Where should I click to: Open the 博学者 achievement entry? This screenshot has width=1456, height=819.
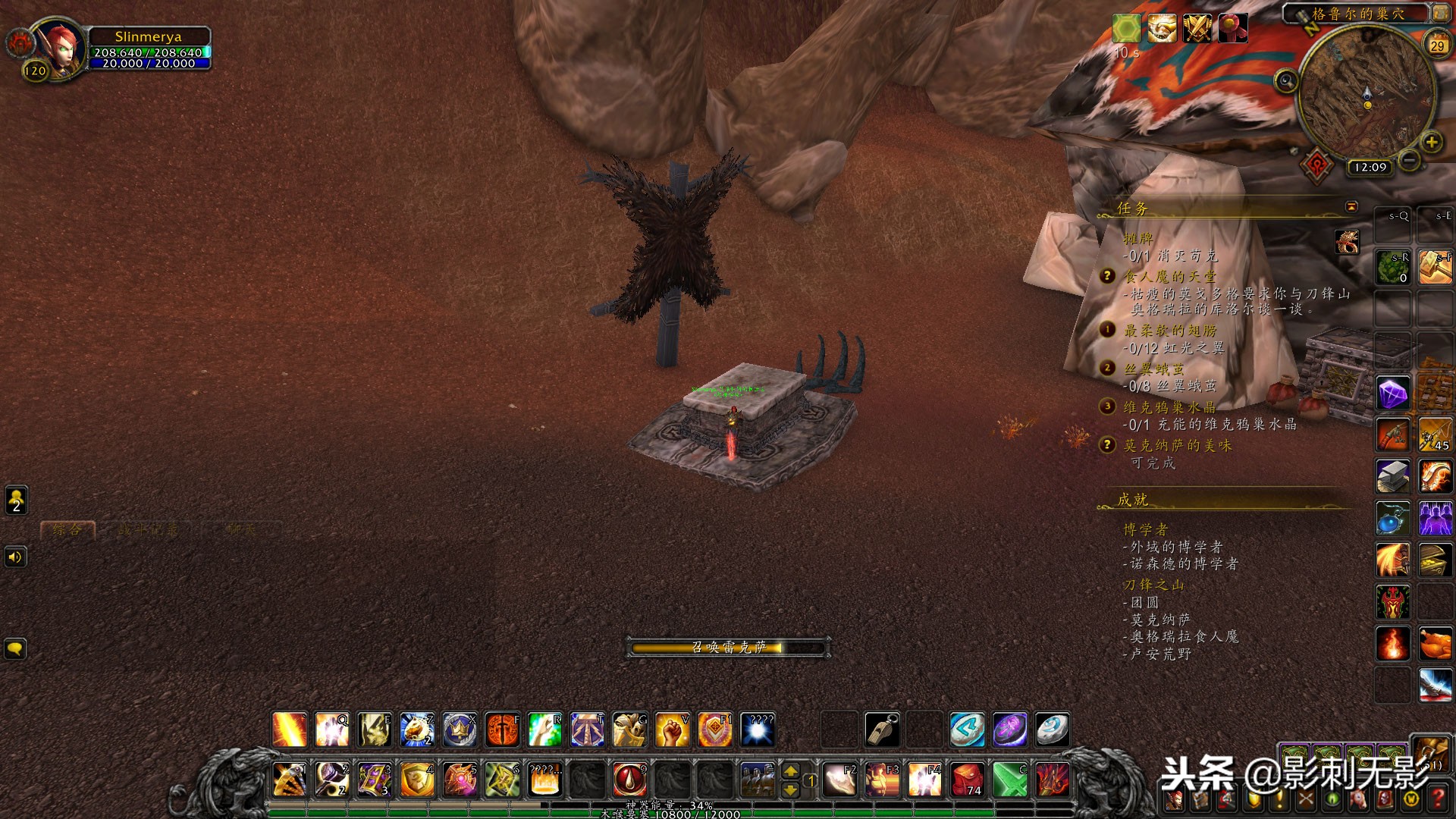[x=1145, y=529]
